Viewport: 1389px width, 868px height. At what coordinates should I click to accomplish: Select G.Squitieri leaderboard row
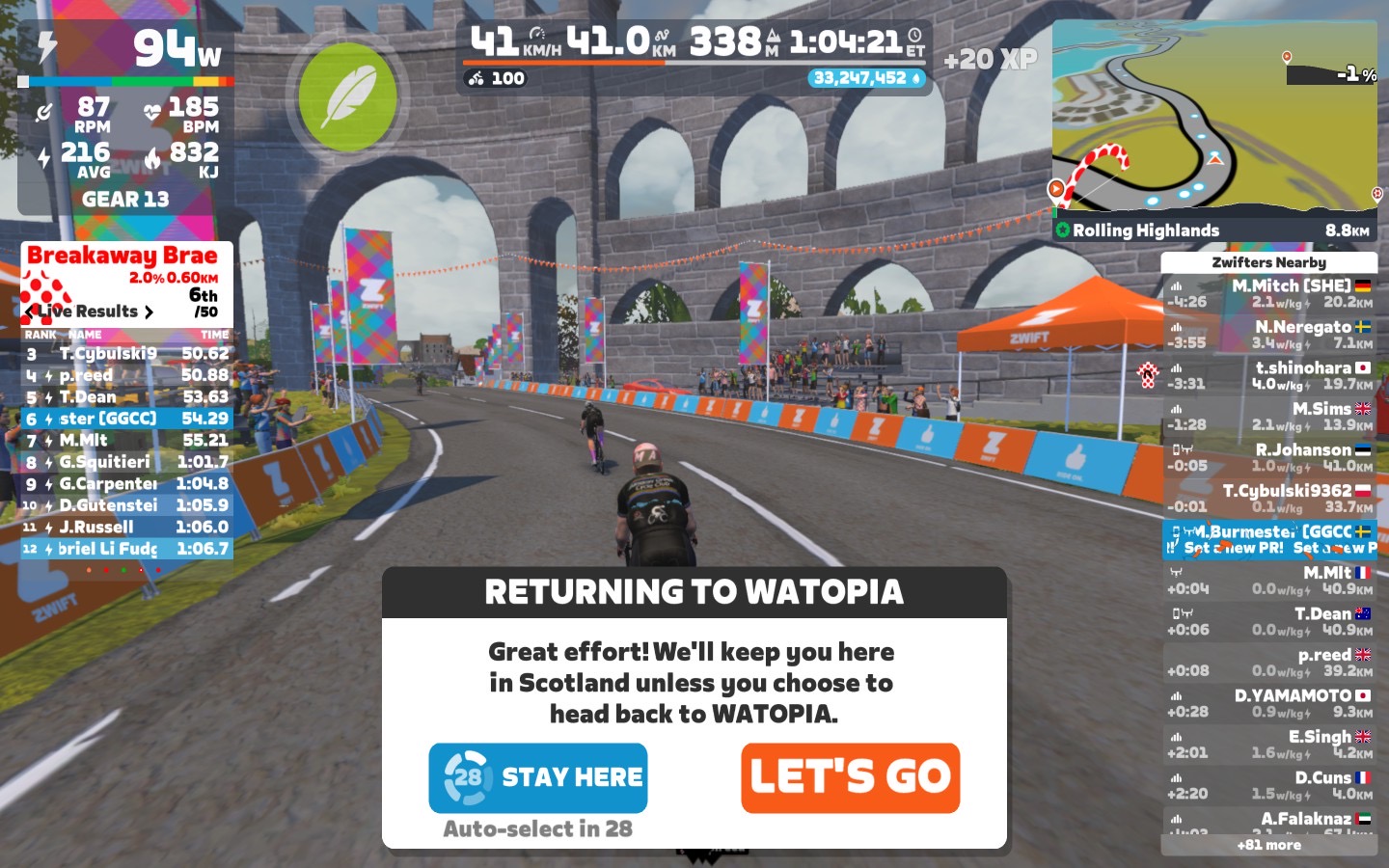pyautogui.click(x=127, y=462)
